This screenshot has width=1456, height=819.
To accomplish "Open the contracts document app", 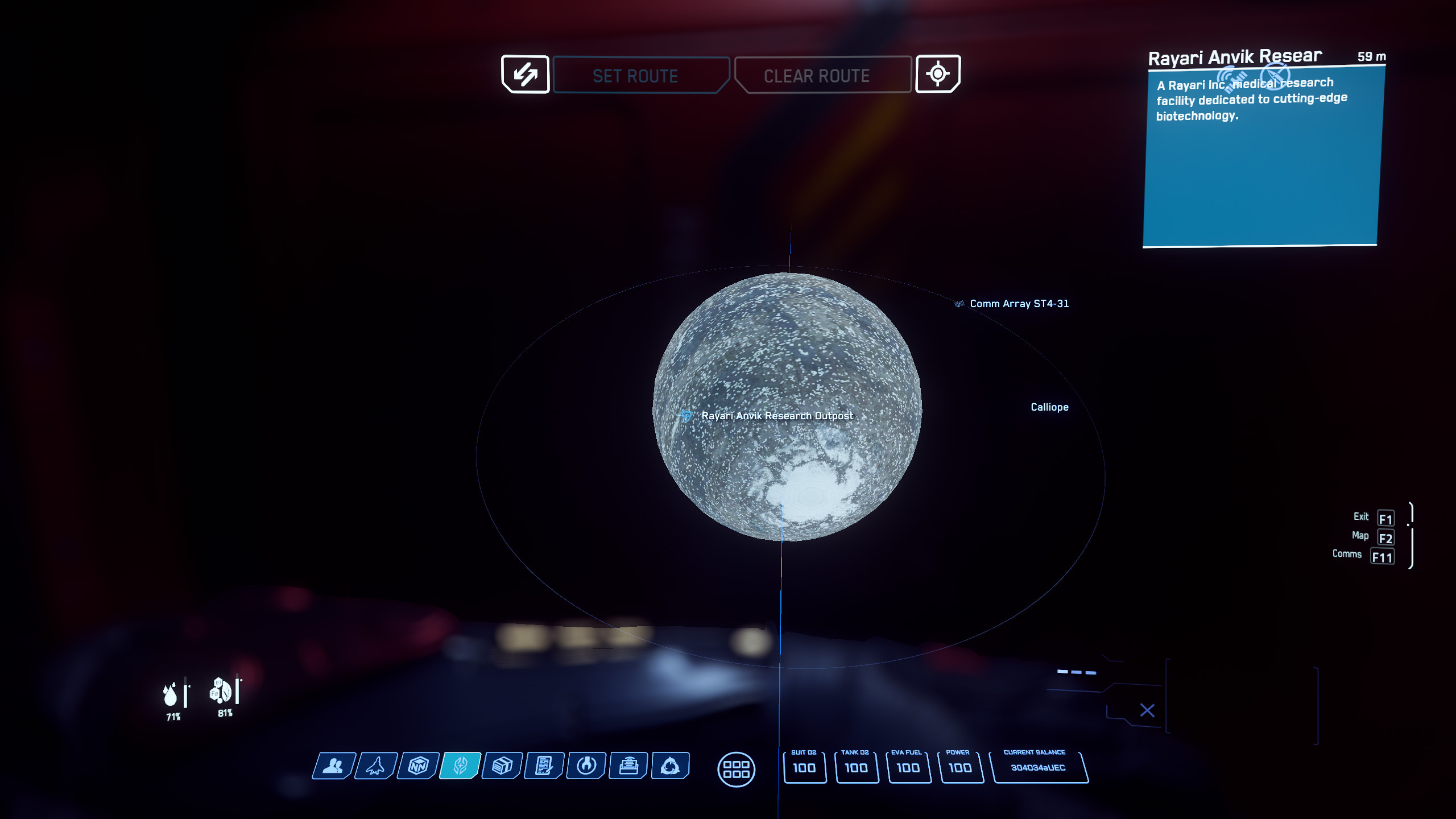I will [544, 766].
